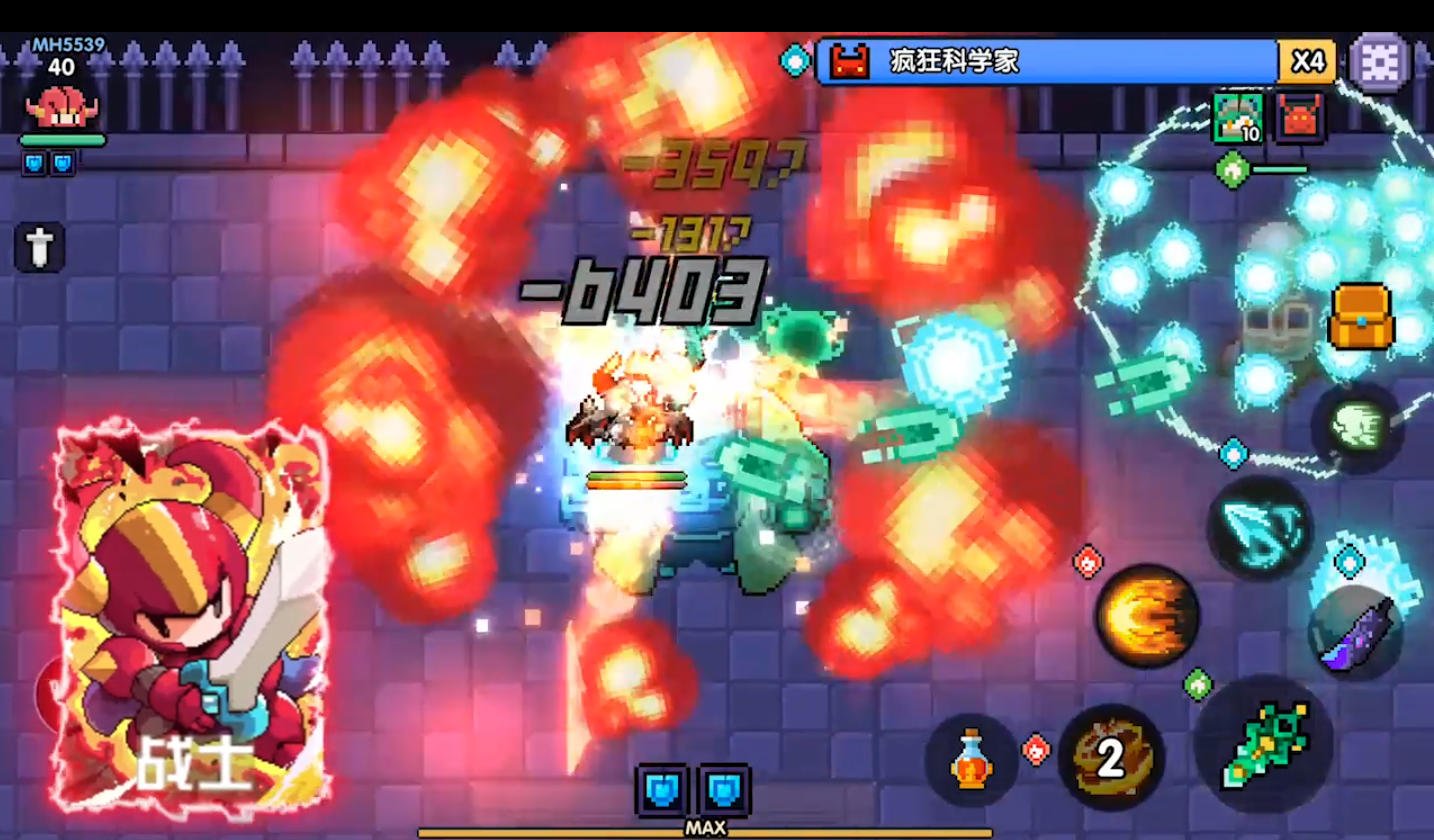Trigger the cyan dash arrow skill
1434x840 pixels.
[1259, 527]
